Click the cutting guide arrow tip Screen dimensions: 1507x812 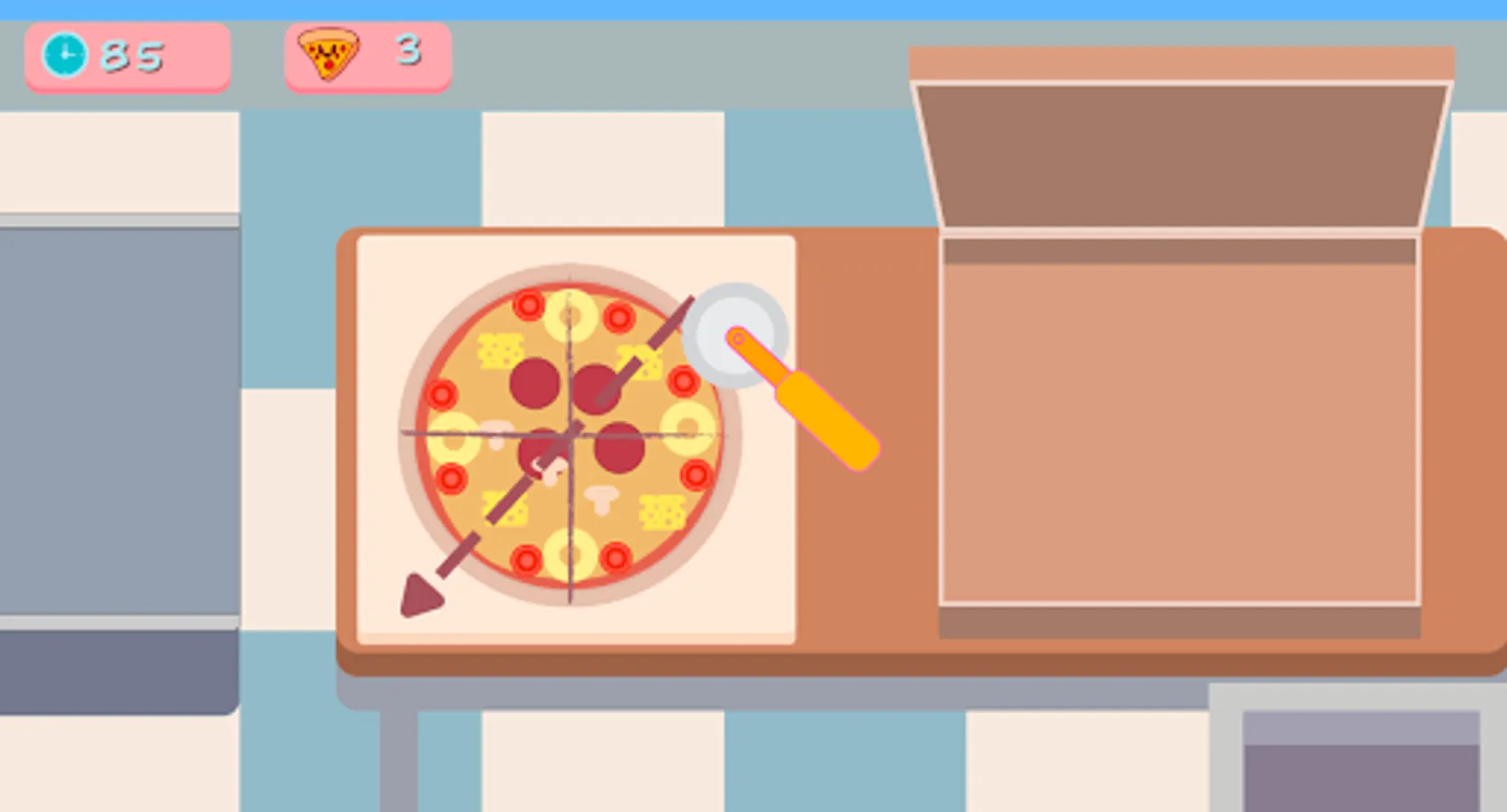[421, 595]
